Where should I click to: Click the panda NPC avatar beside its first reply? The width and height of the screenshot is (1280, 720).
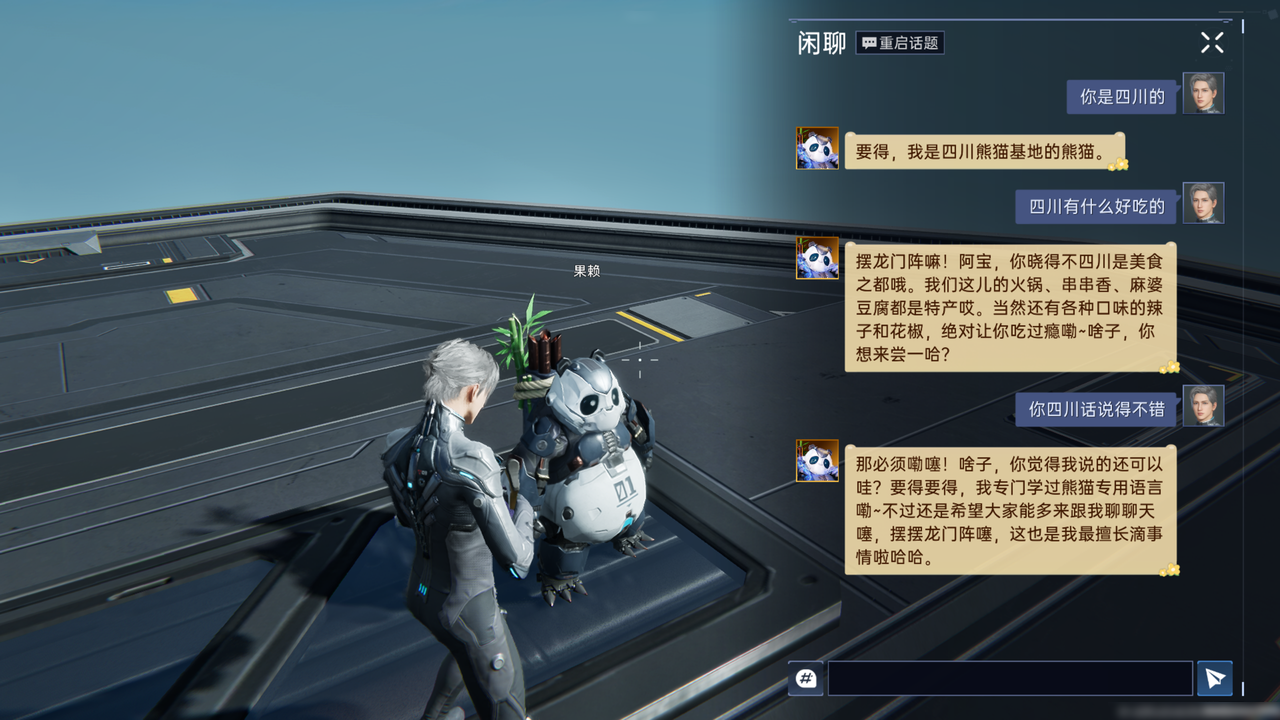(818, 148)
